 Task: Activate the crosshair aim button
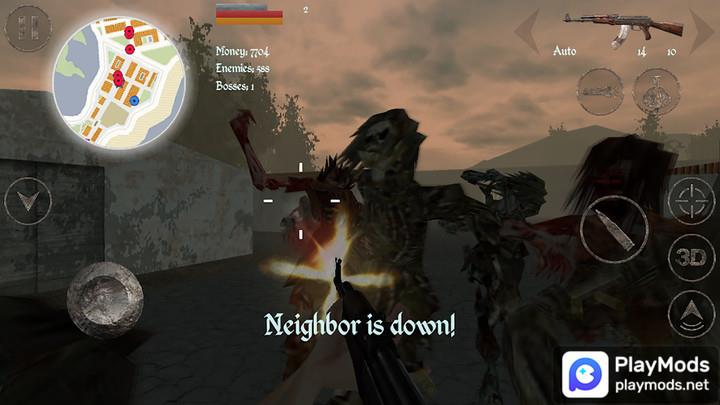pyautogui.click(x=691, y=202)
